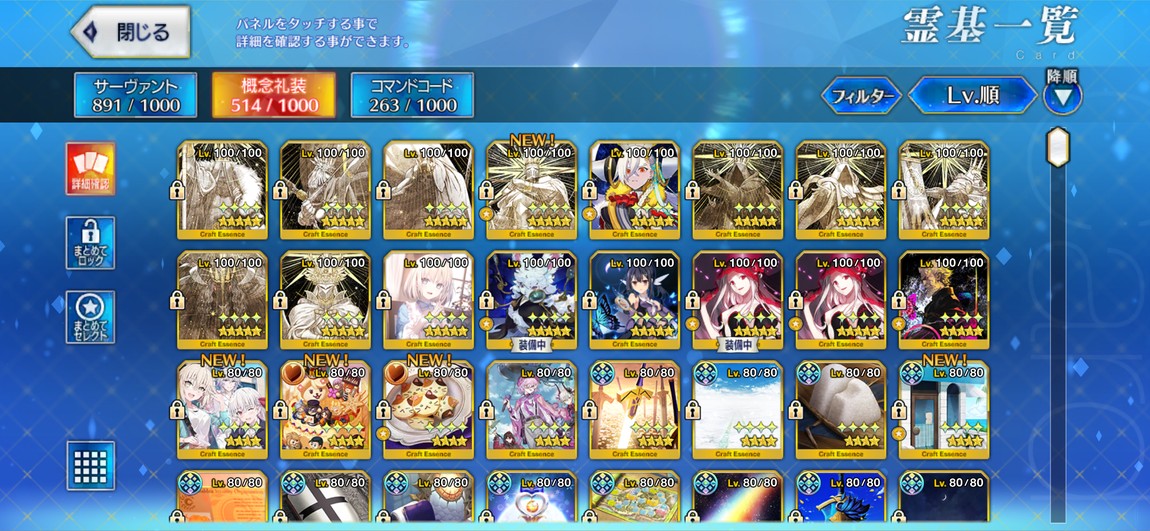This screenshot has height=531, width=1150.
Task: Choose the NEW cookie plate craft essence
Action: coord(428,409)
